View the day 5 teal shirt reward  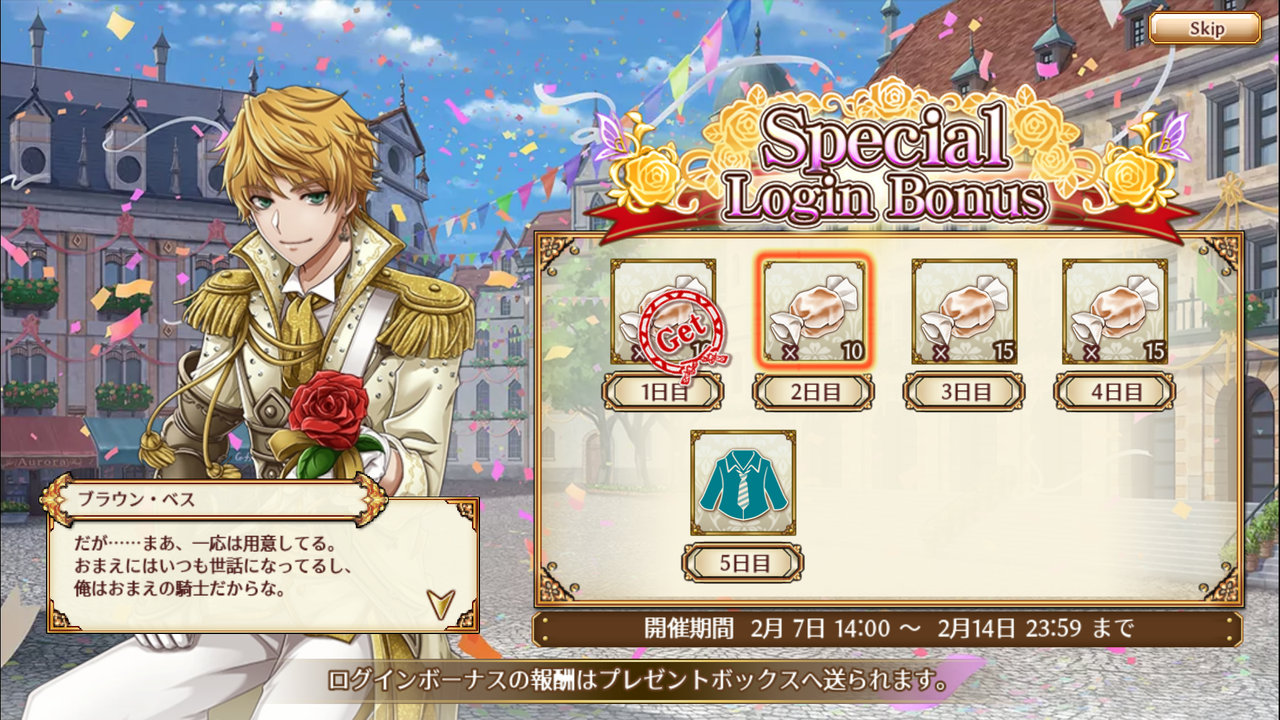point(743,482)
